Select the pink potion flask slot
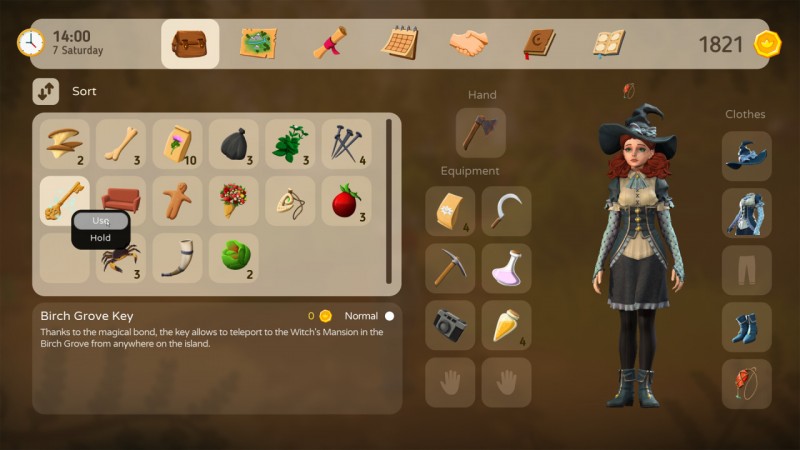Viewport: 800px width, 450px height. coord(506,268)
